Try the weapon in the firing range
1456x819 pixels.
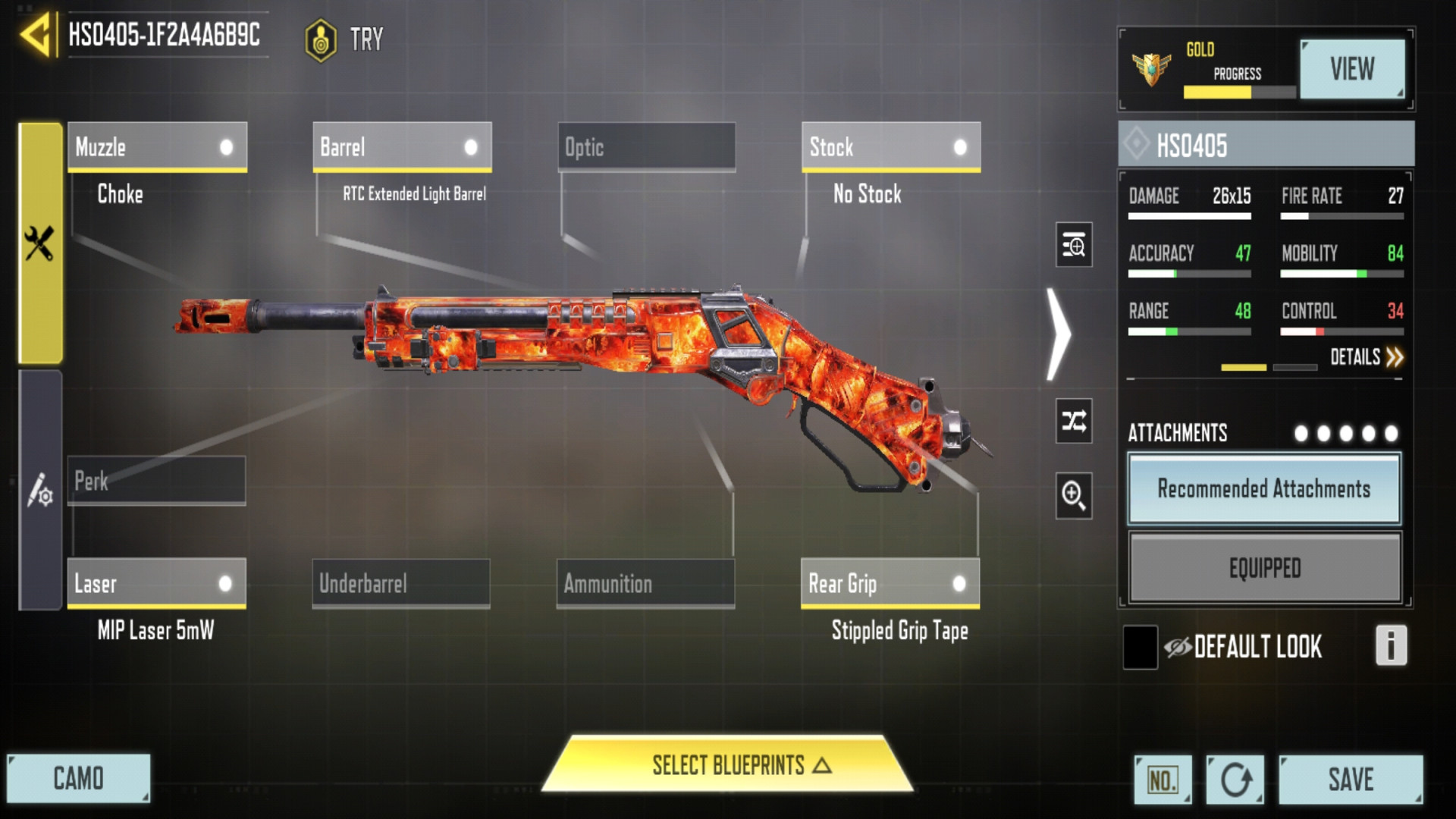[345, 39]
